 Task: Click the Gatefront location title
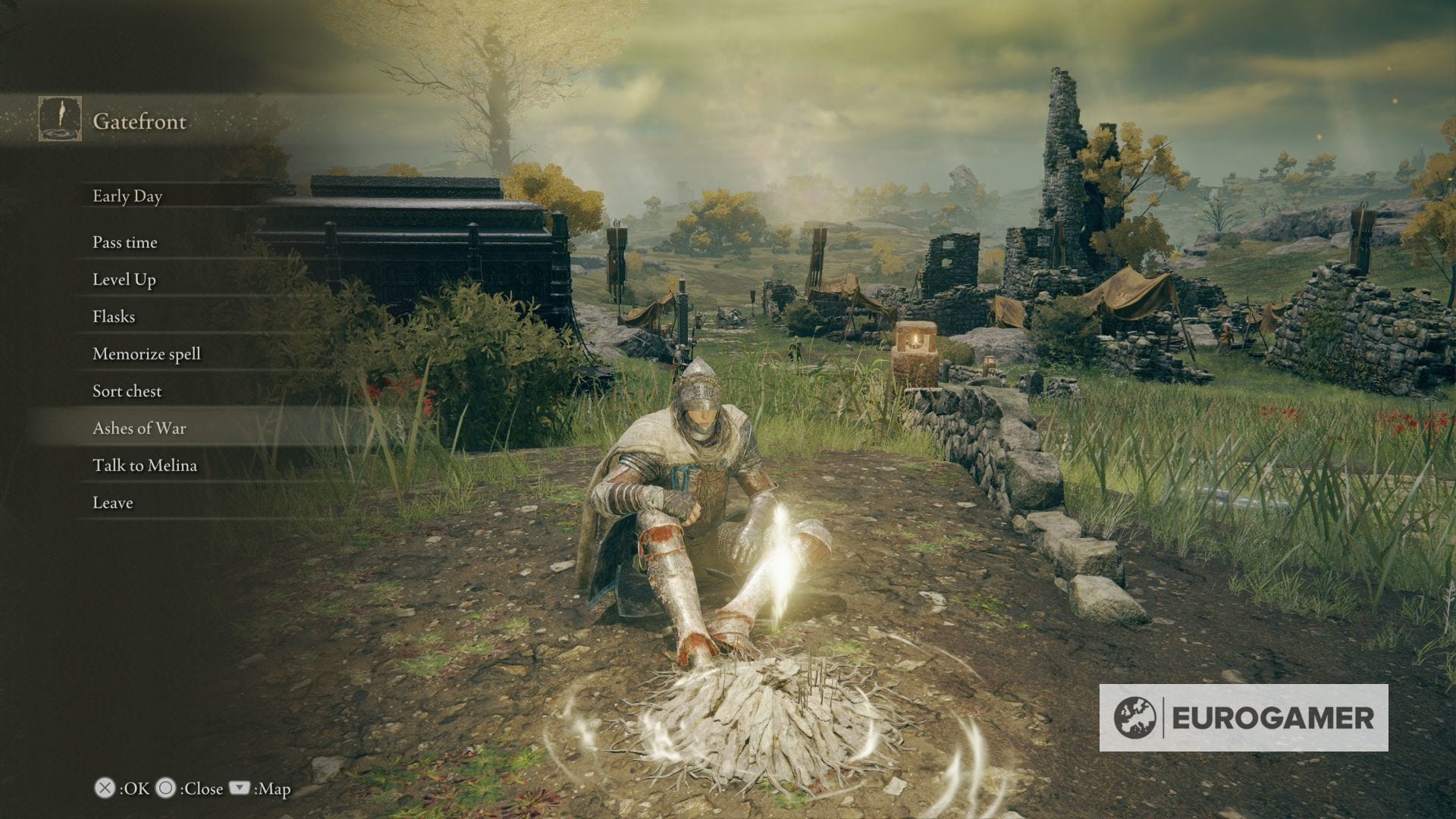(x=140, y=121)
